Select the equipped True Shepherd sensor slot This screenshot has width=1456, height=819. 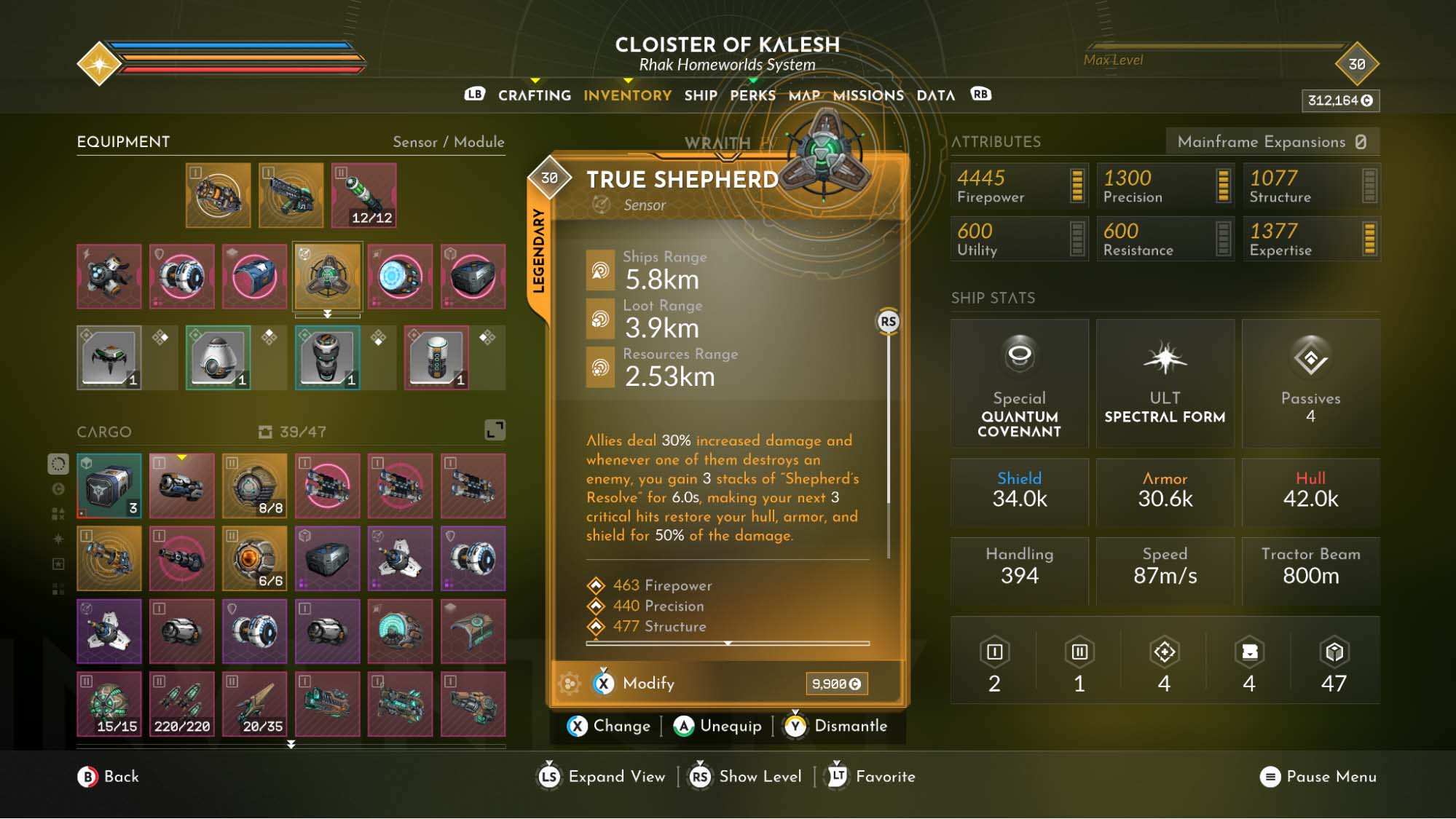click(x=327, y=277)
